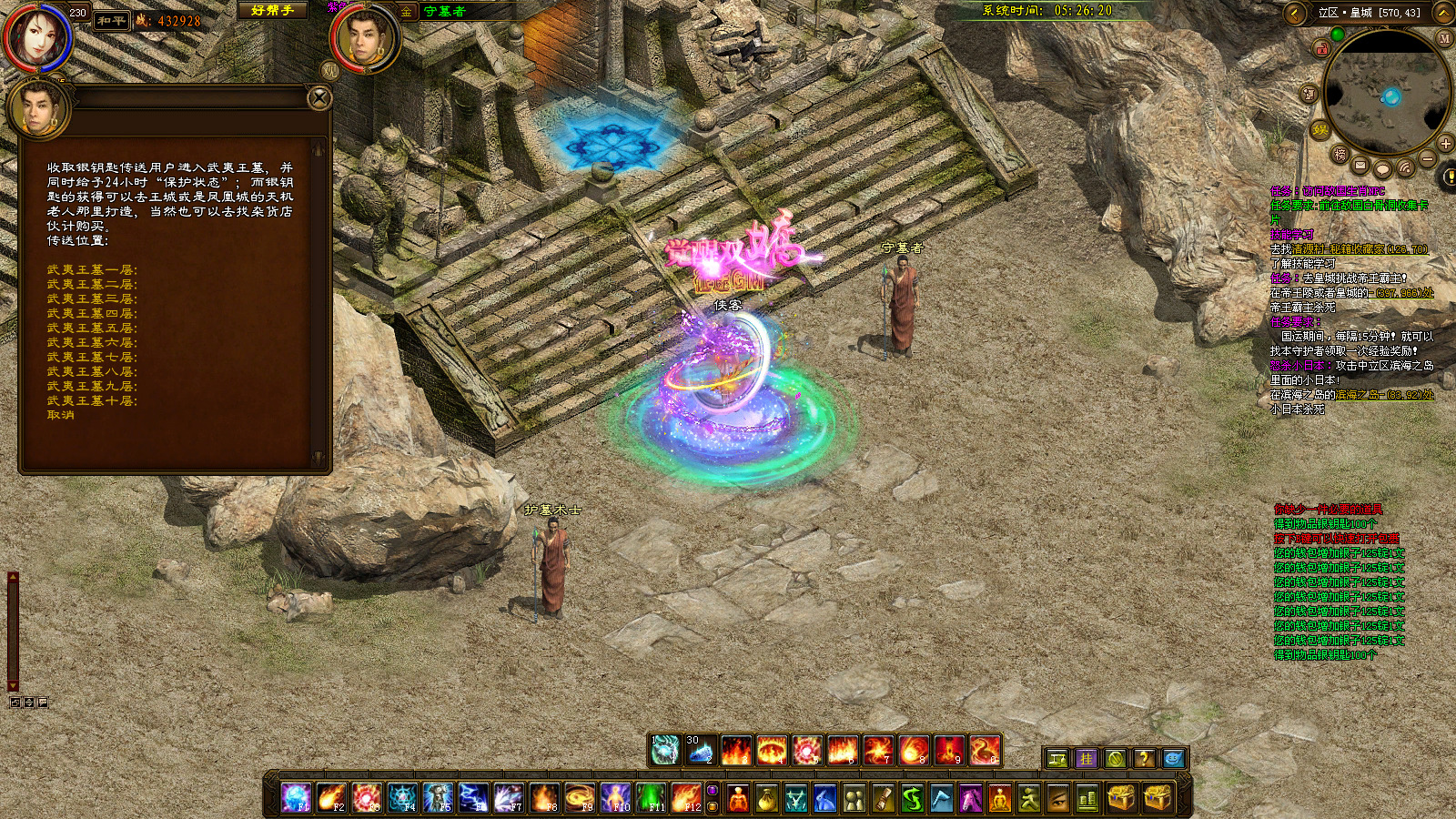This screenshot has width=1456, height=819.
Task: Select the 守墓者 target portrait
Action: 365,39
